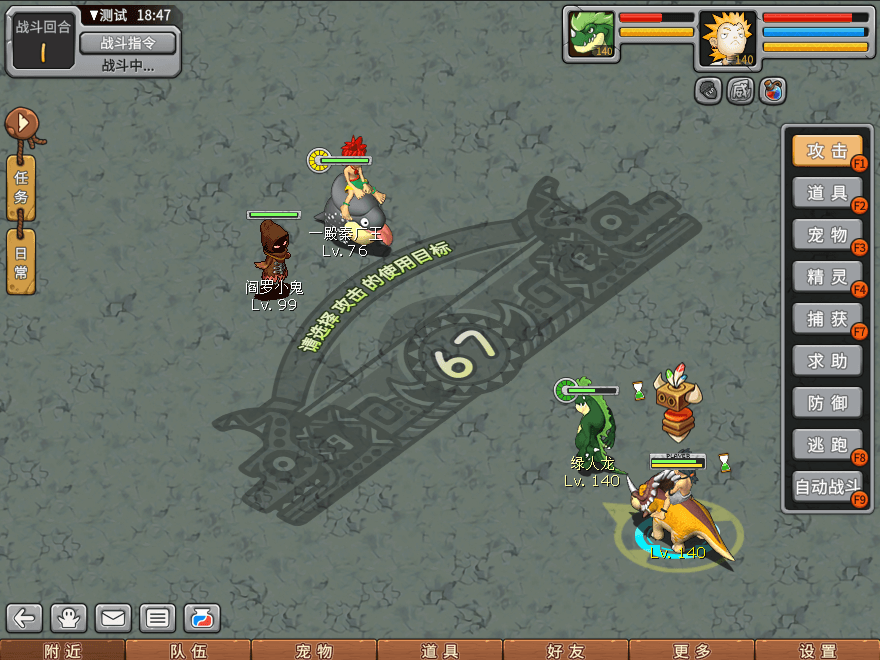Open the 日常 daily side tab
This screenshot has height=660, width=880.
[21, 260]
